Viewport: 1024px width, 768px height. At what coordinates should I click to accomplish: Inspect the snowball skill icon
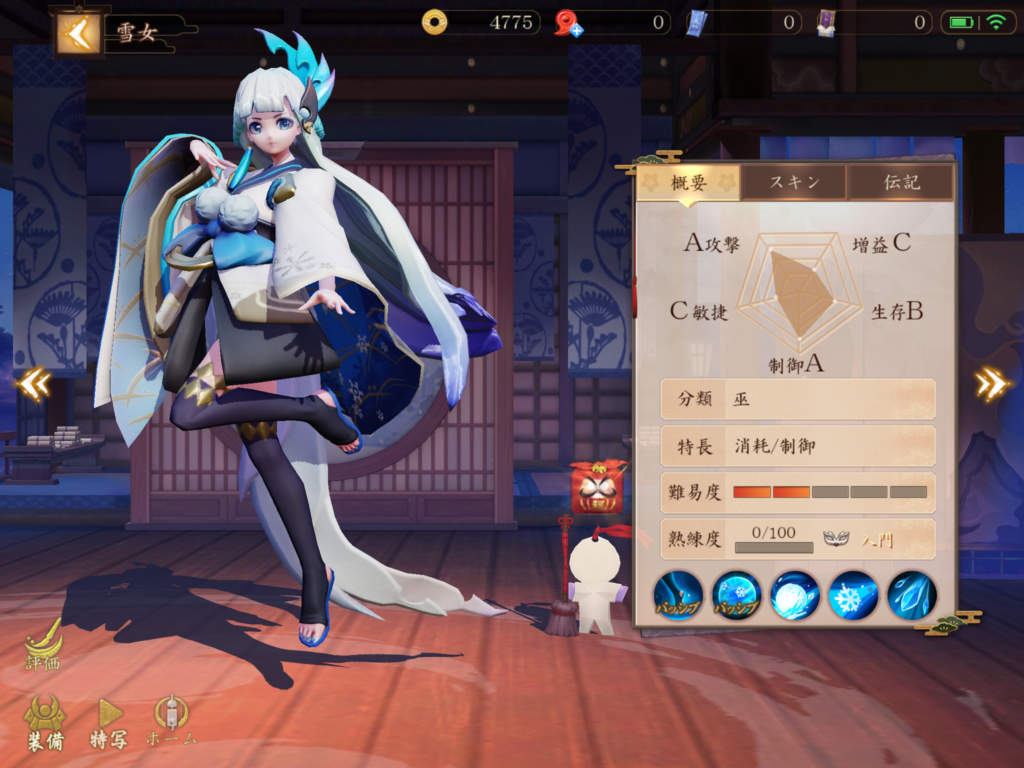795,595
